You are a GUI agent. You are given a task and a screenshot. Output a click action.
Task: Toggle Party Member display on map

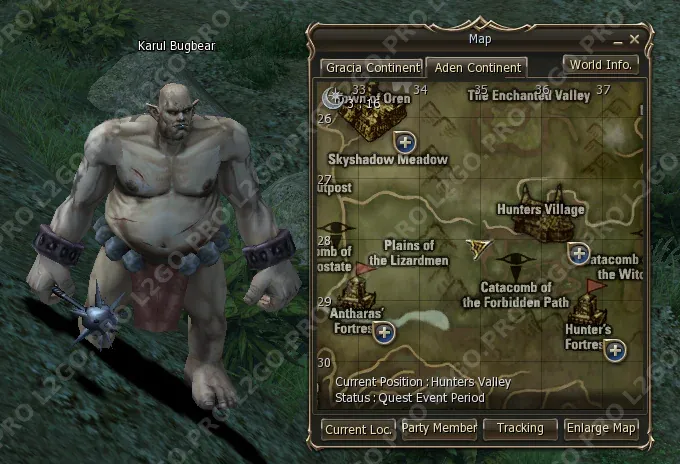(x=439, y=428)
